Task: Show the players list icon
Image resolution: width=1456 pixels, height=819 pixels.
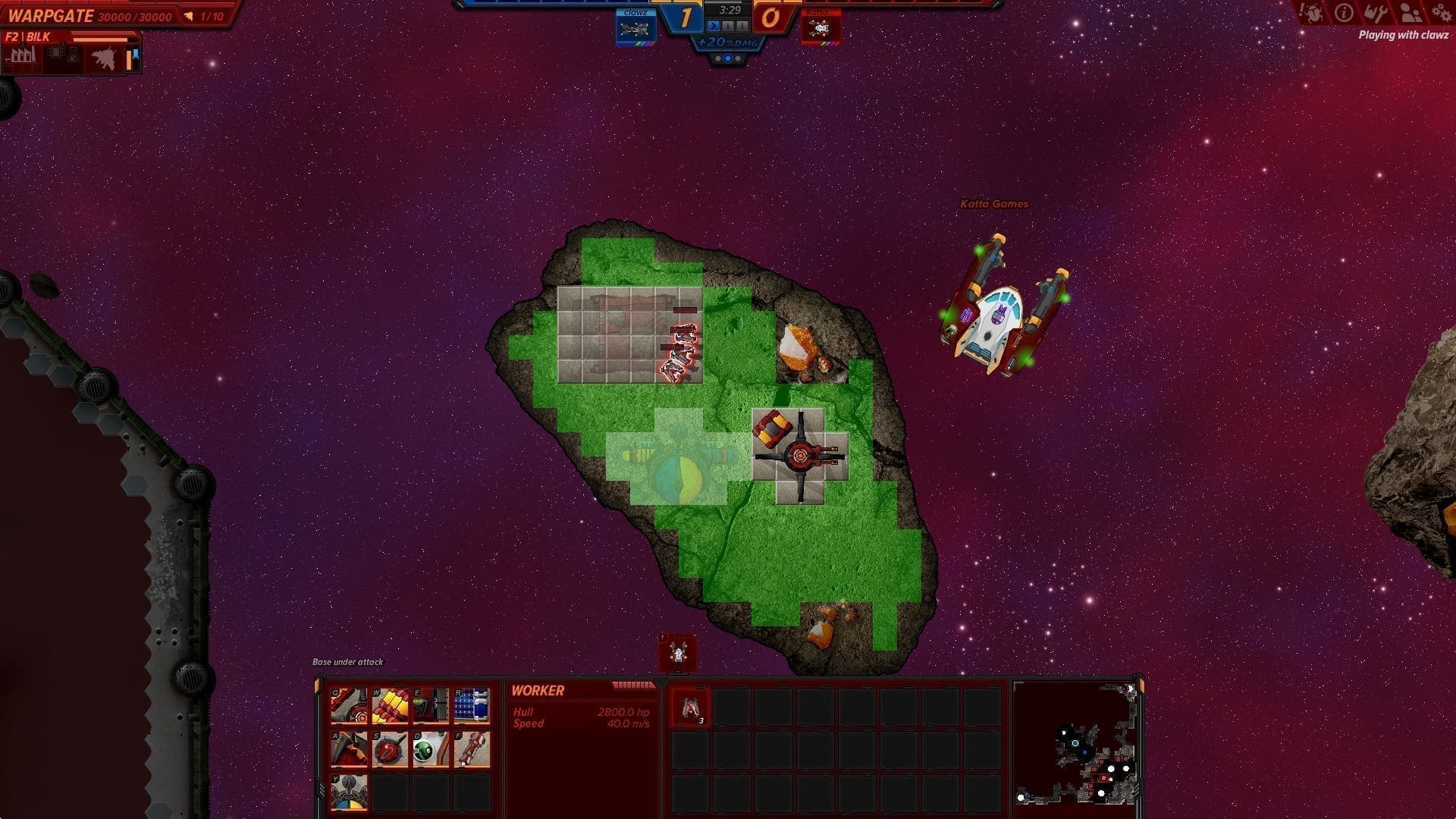Action: [1410, 13]
